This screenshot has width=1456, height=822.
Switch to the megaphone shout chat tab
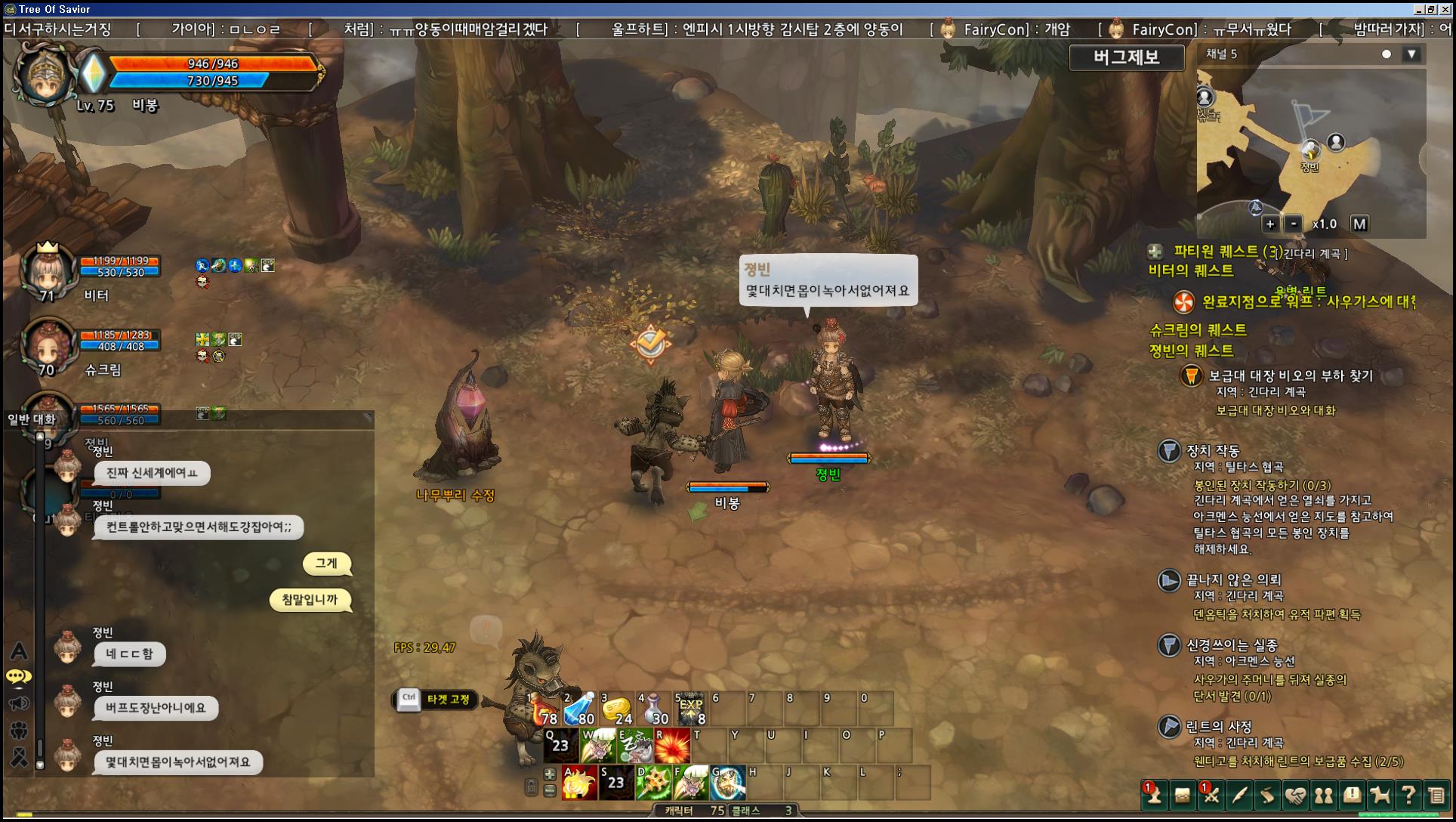19,704
